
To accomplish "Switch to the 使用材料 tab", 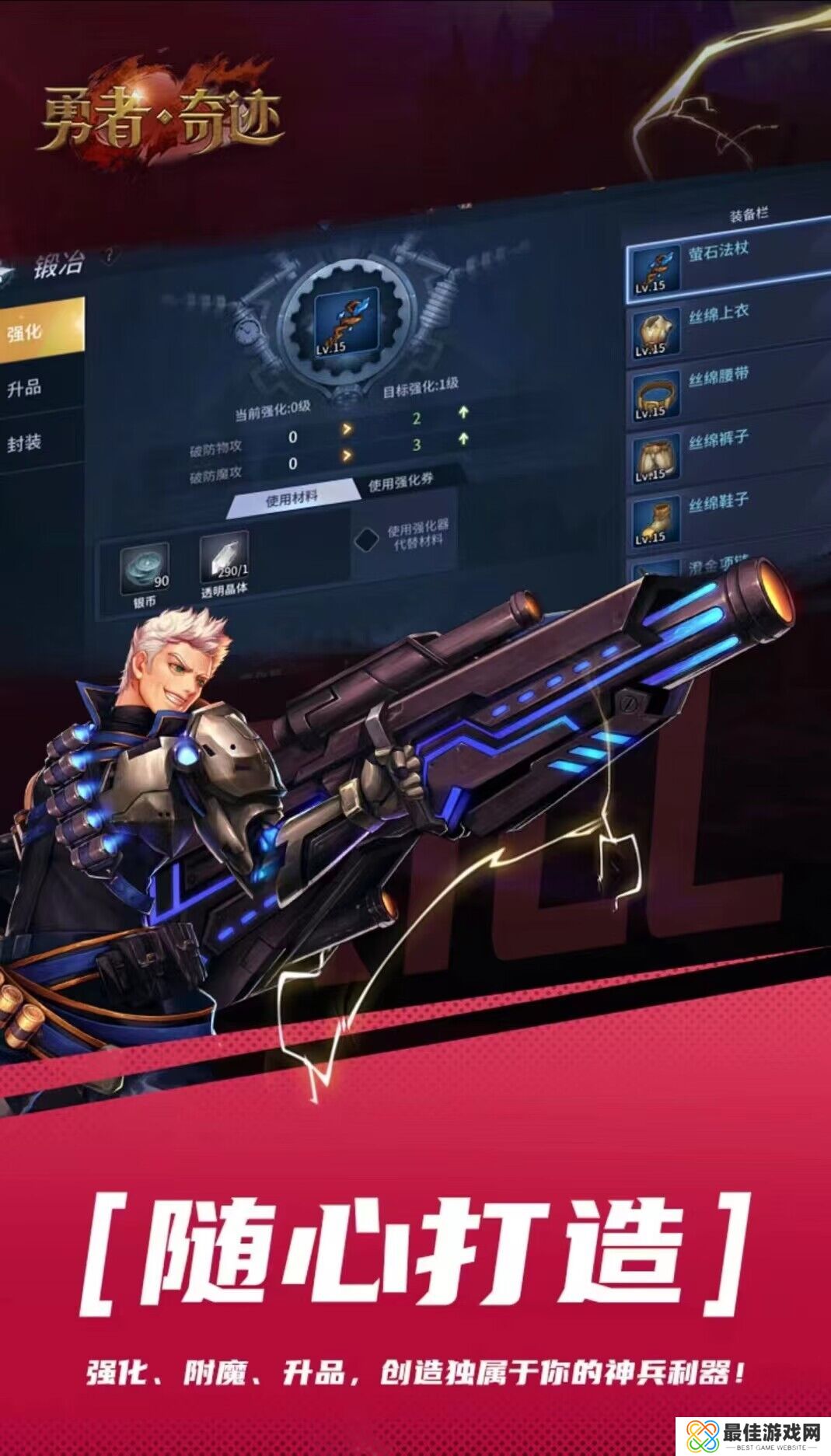I will [x=292, y=498].
